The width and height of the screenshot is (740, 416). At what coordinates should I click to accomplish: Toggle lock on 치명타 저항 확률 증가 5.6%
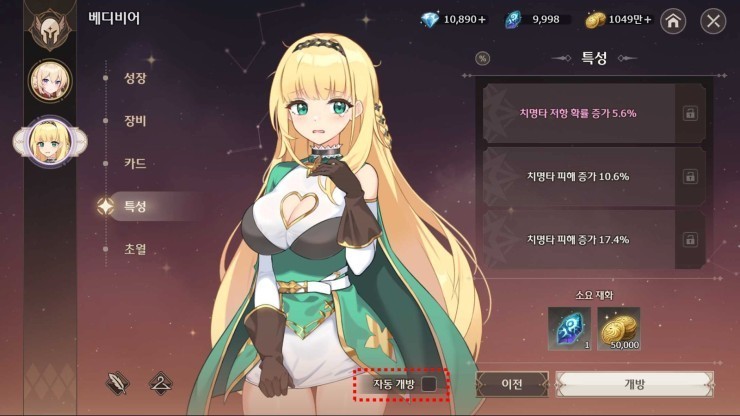[x=690, y=114]
